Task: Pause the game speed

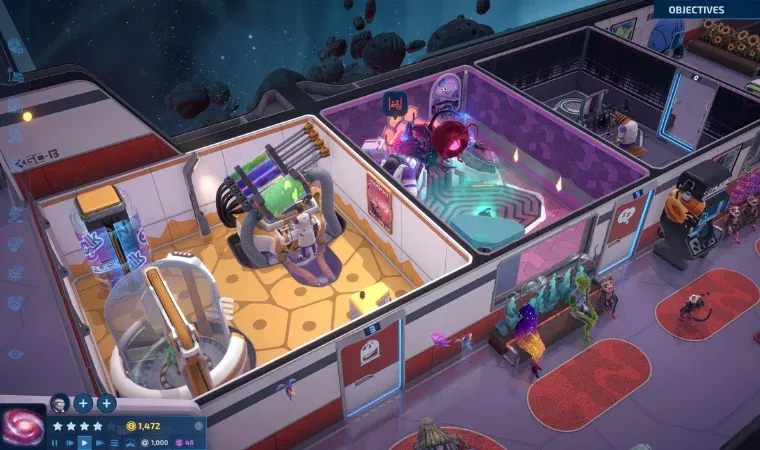Action: 56,441
